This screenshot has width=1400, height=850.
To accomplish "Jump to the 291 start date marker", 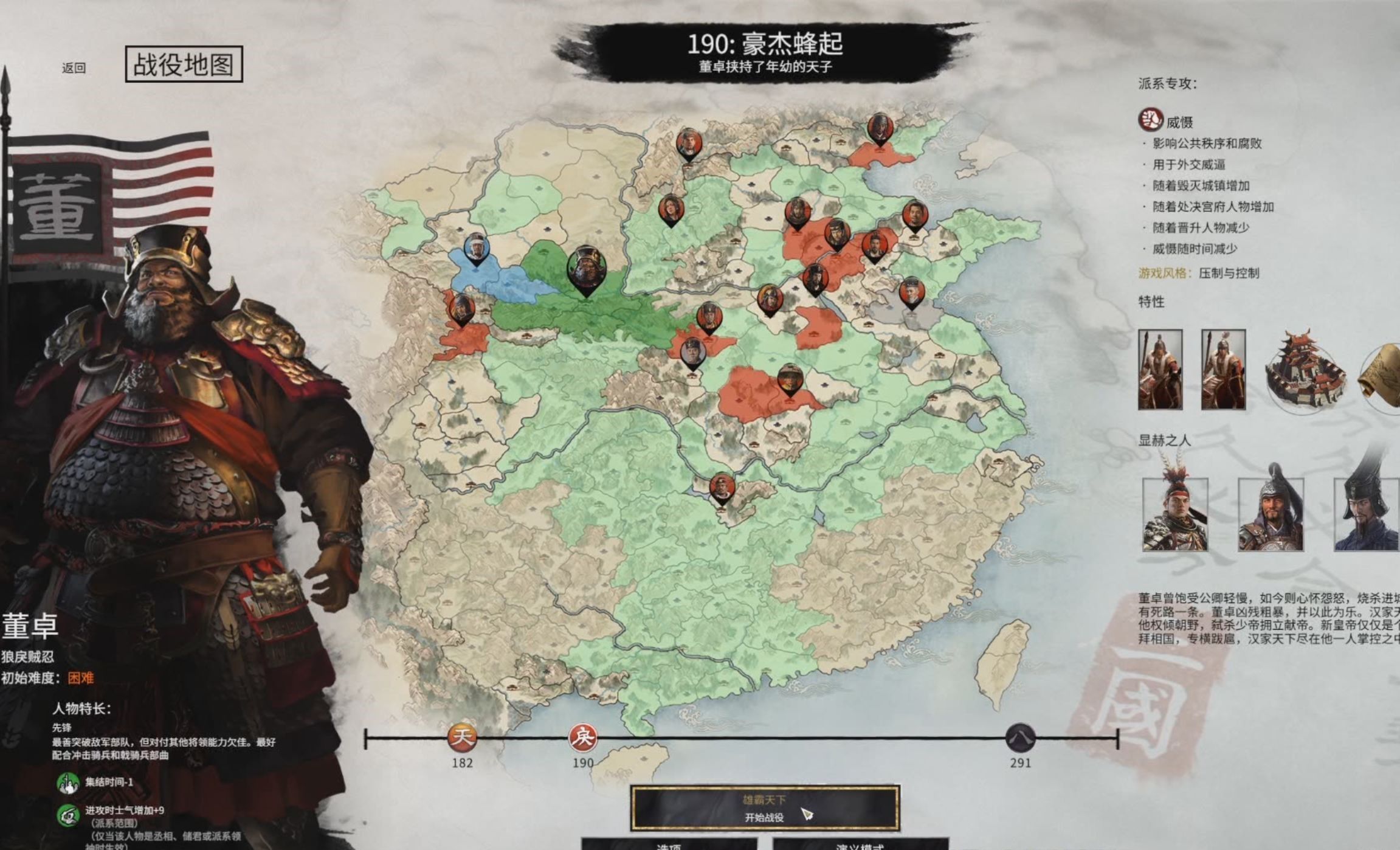I will [x=1020, y=738].
